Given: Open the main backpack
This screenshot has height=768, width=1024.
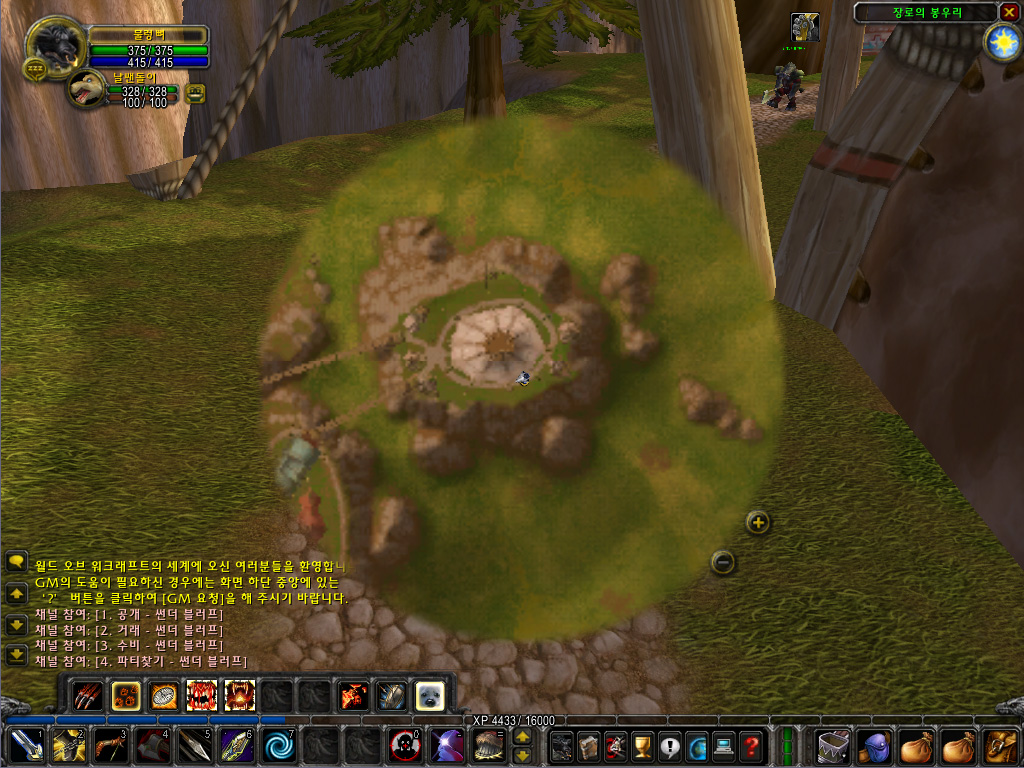Looking at the screenshot, I should [x=1000, y=746].
